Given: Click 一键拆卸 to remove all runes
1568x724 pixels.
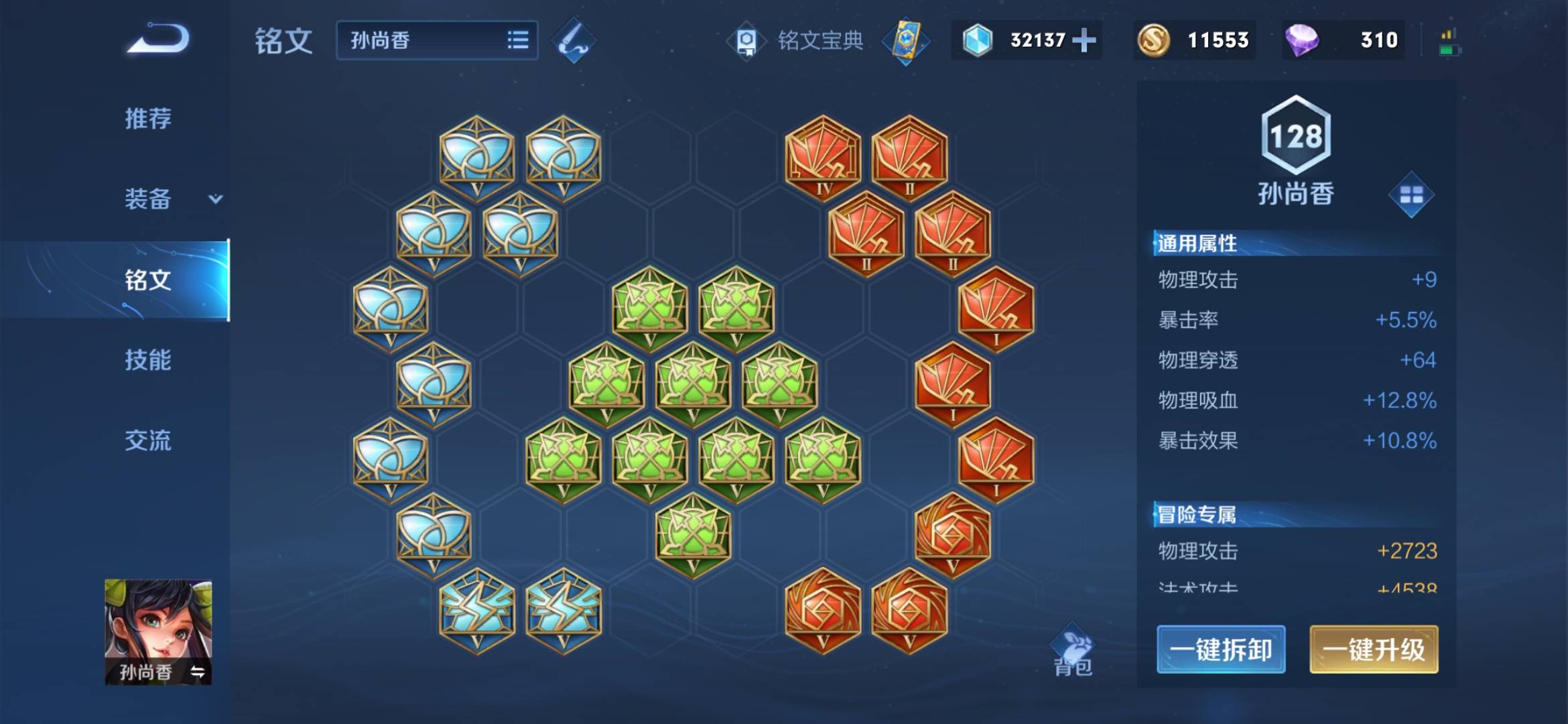Looking at the screenshot, I should [1221, 649].
